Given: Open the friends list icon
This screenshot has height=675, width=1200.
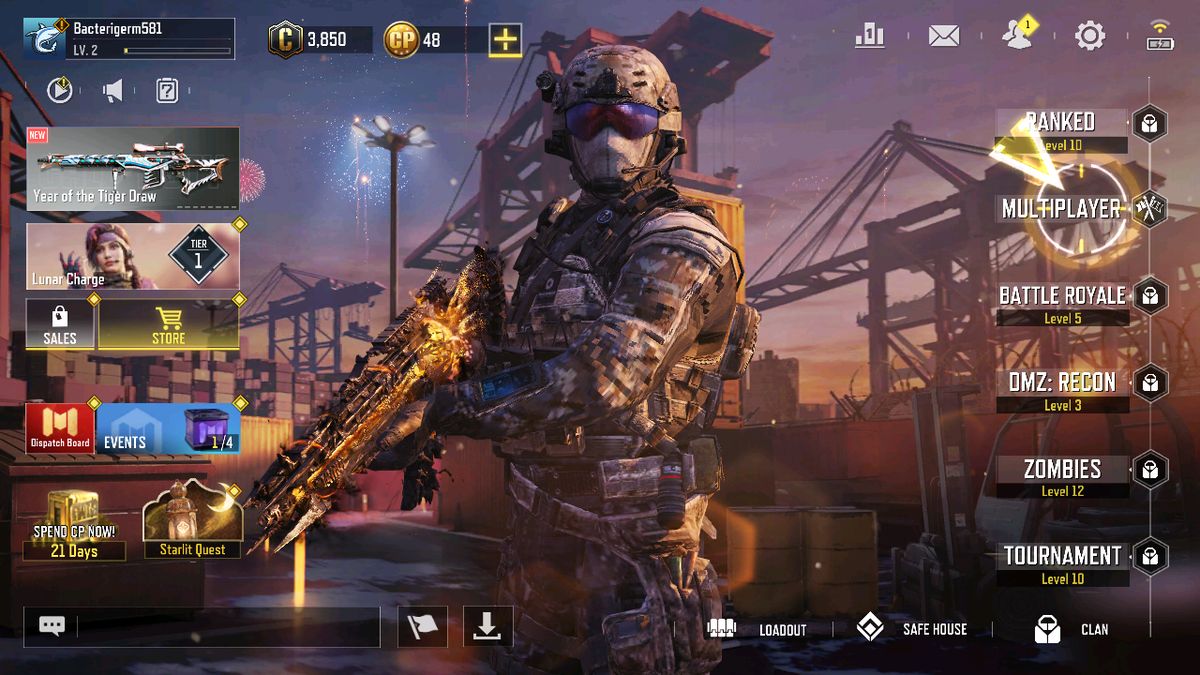Looking at the screenshot, I should pos(1017,36).
